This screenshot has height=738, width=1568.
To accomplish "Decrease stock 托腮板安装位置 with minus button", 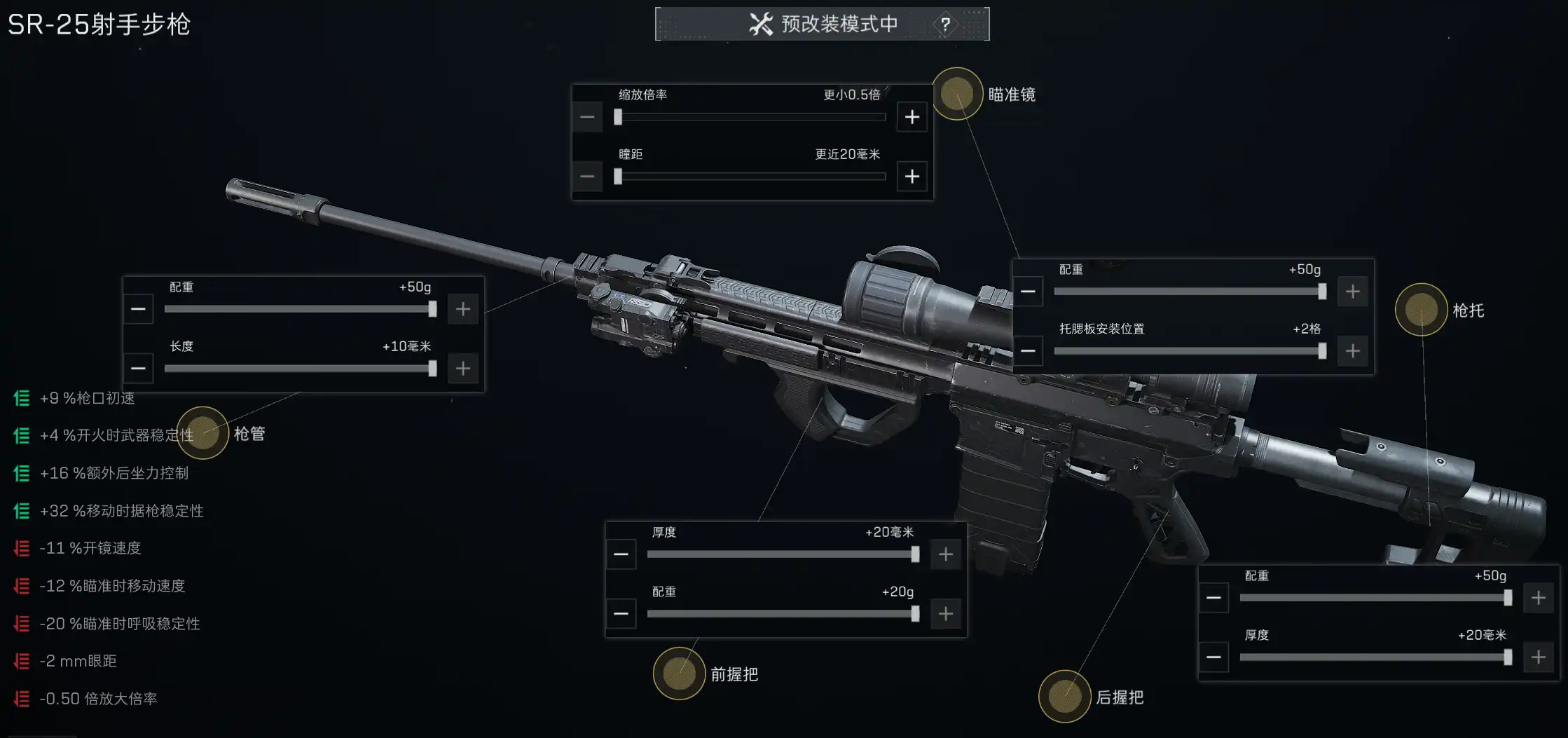I will click(1028, 350).
